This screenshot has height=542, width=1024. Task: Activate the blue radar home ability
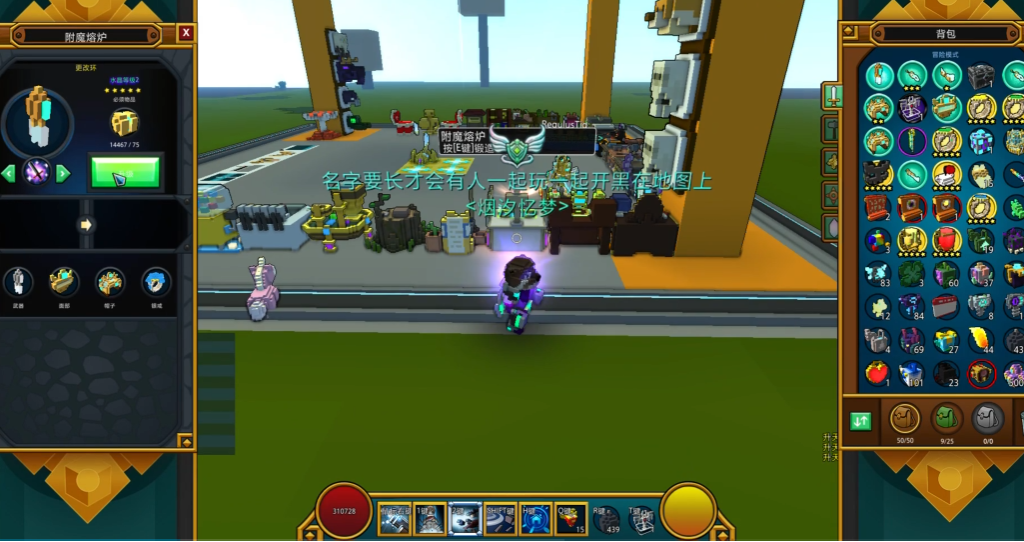(534, 516)
